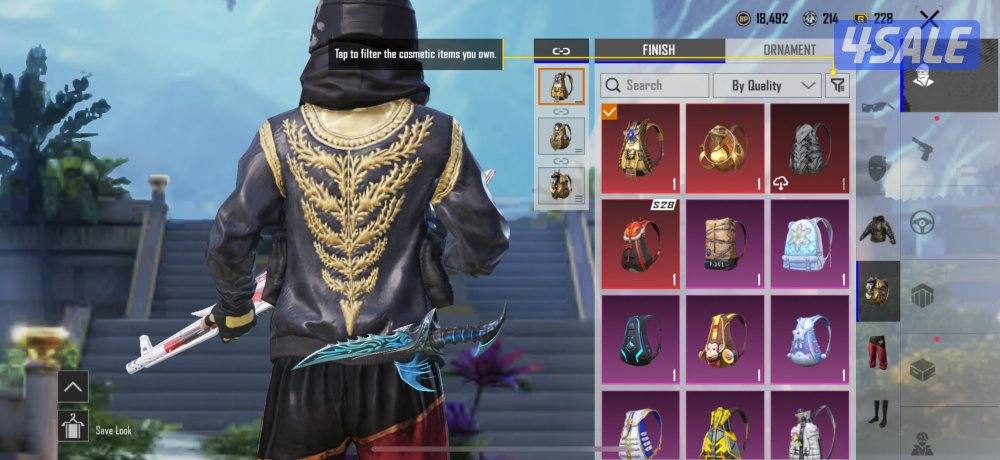Switch to the Finish tab
This screenshot has width=1000, height=460.
[659, 49]
